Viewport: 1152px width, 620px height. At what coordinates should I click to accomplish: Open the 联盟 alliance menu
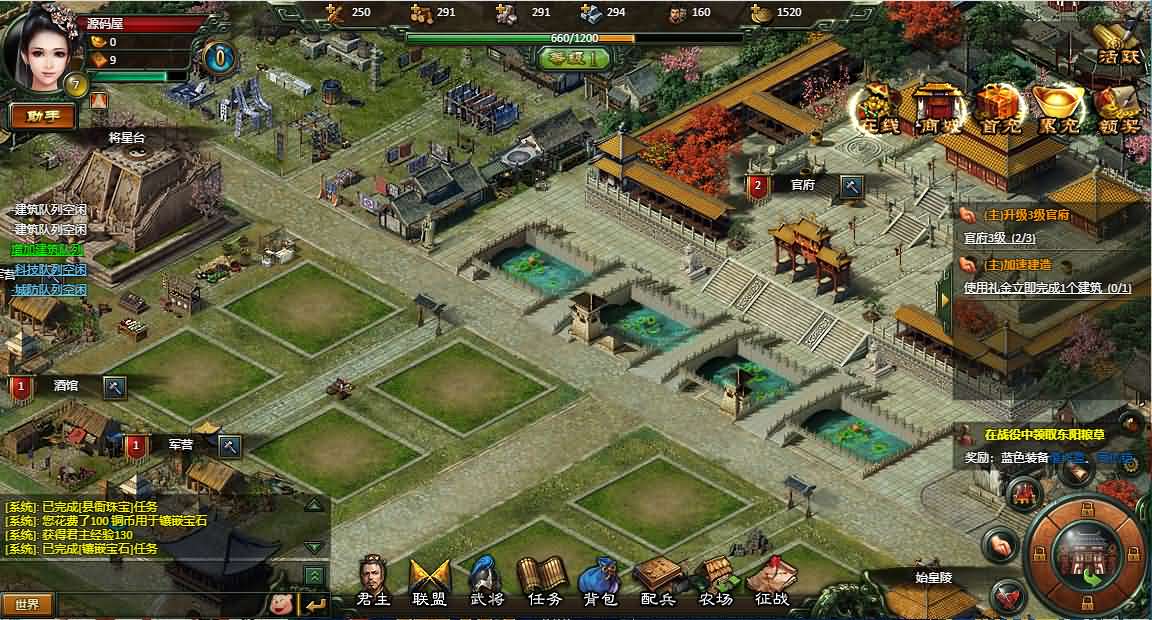coord(429,582)
